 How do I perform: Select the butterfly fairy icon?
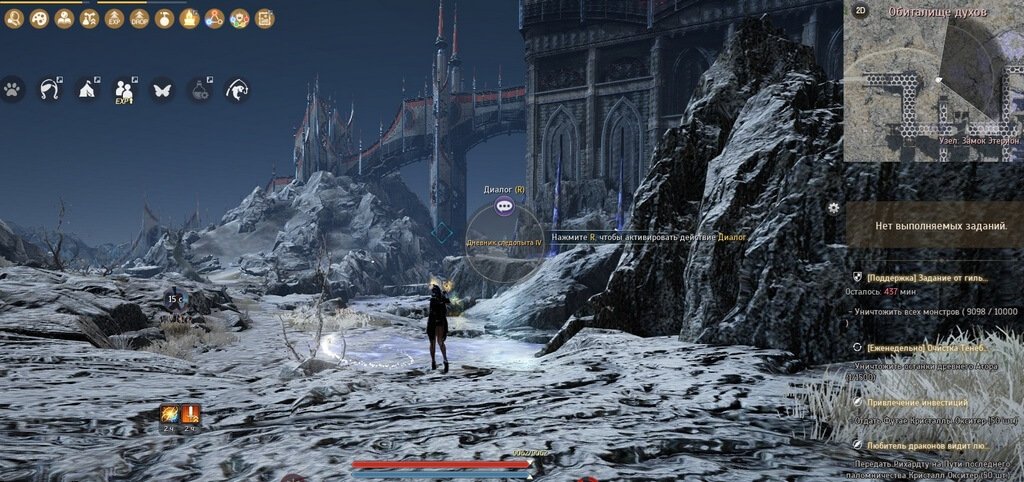point(161,90)
